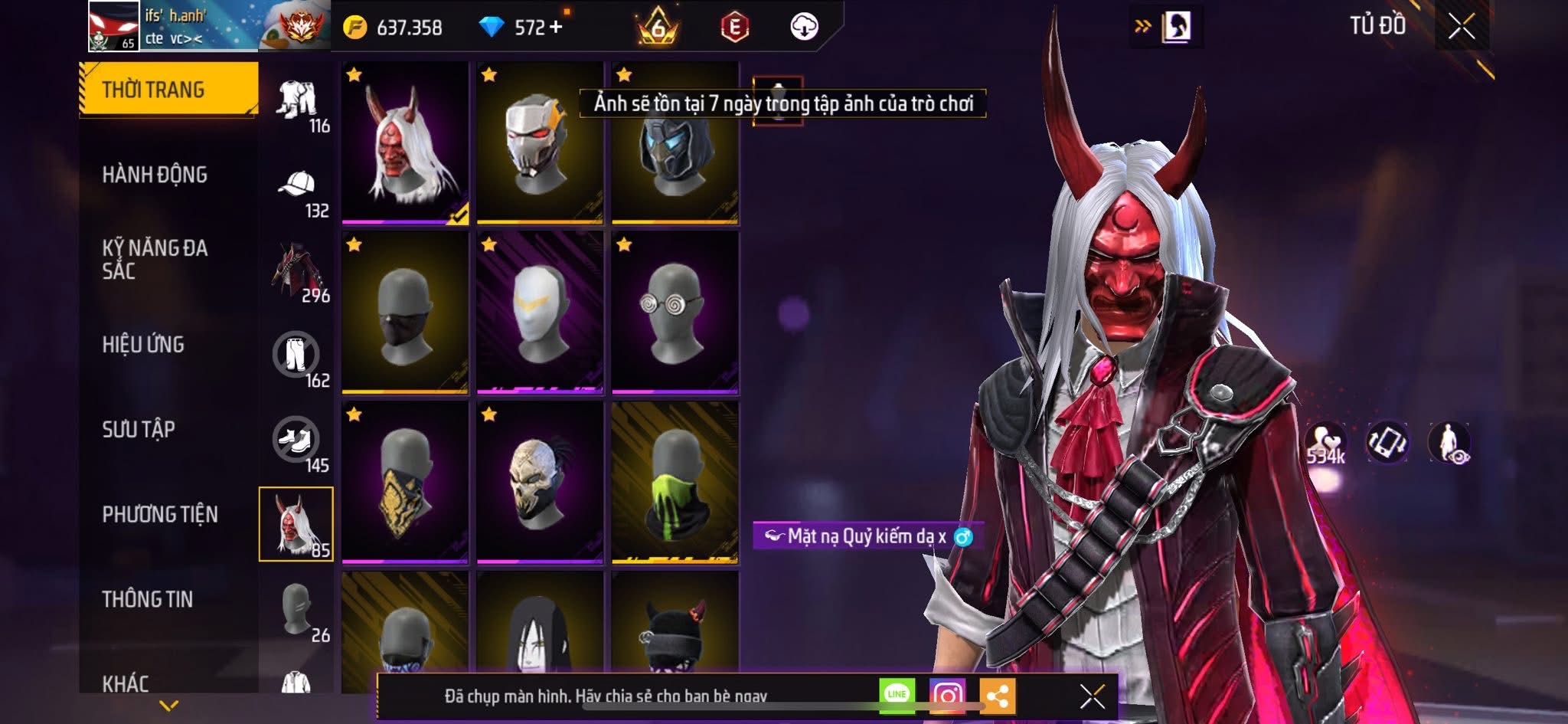This screenshot has width=1568, height=724.
Task: Switch to the Phương Tiện section
Action: 160,514
